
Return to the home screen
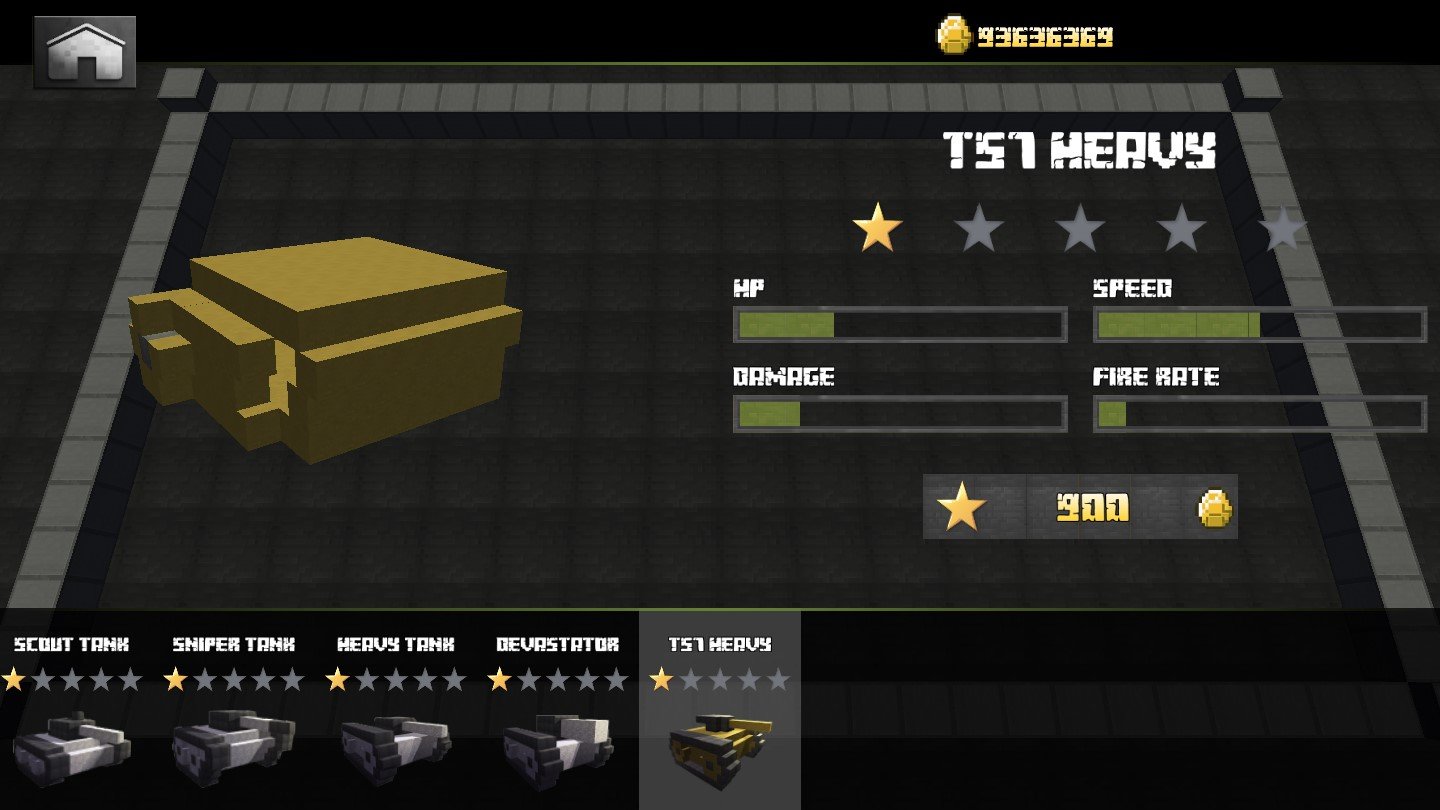tap(85, 51)
